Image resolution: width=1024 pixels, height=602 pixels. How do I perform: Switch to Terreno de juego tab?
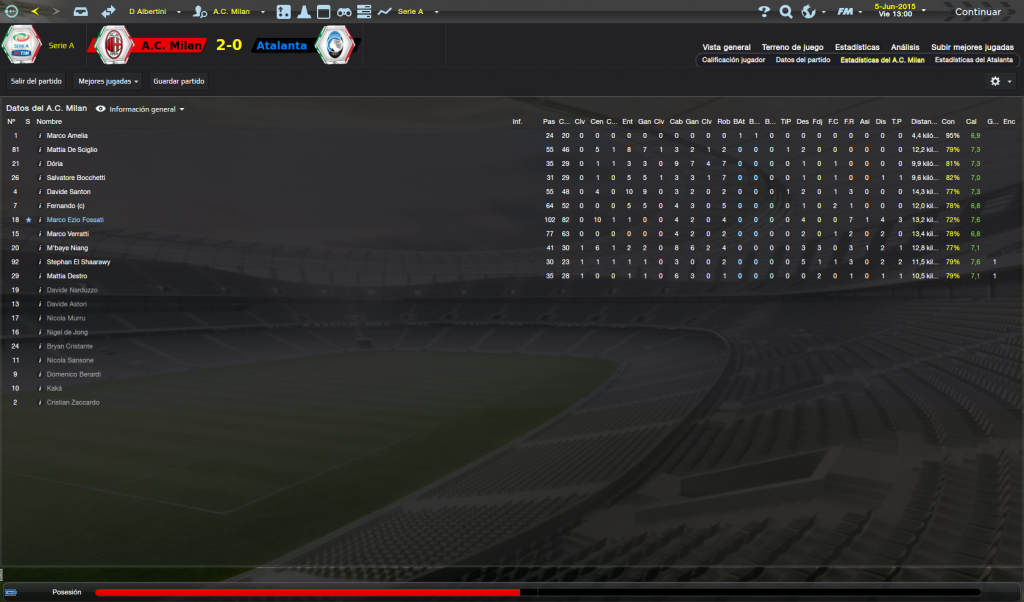(x=792, y=47)
